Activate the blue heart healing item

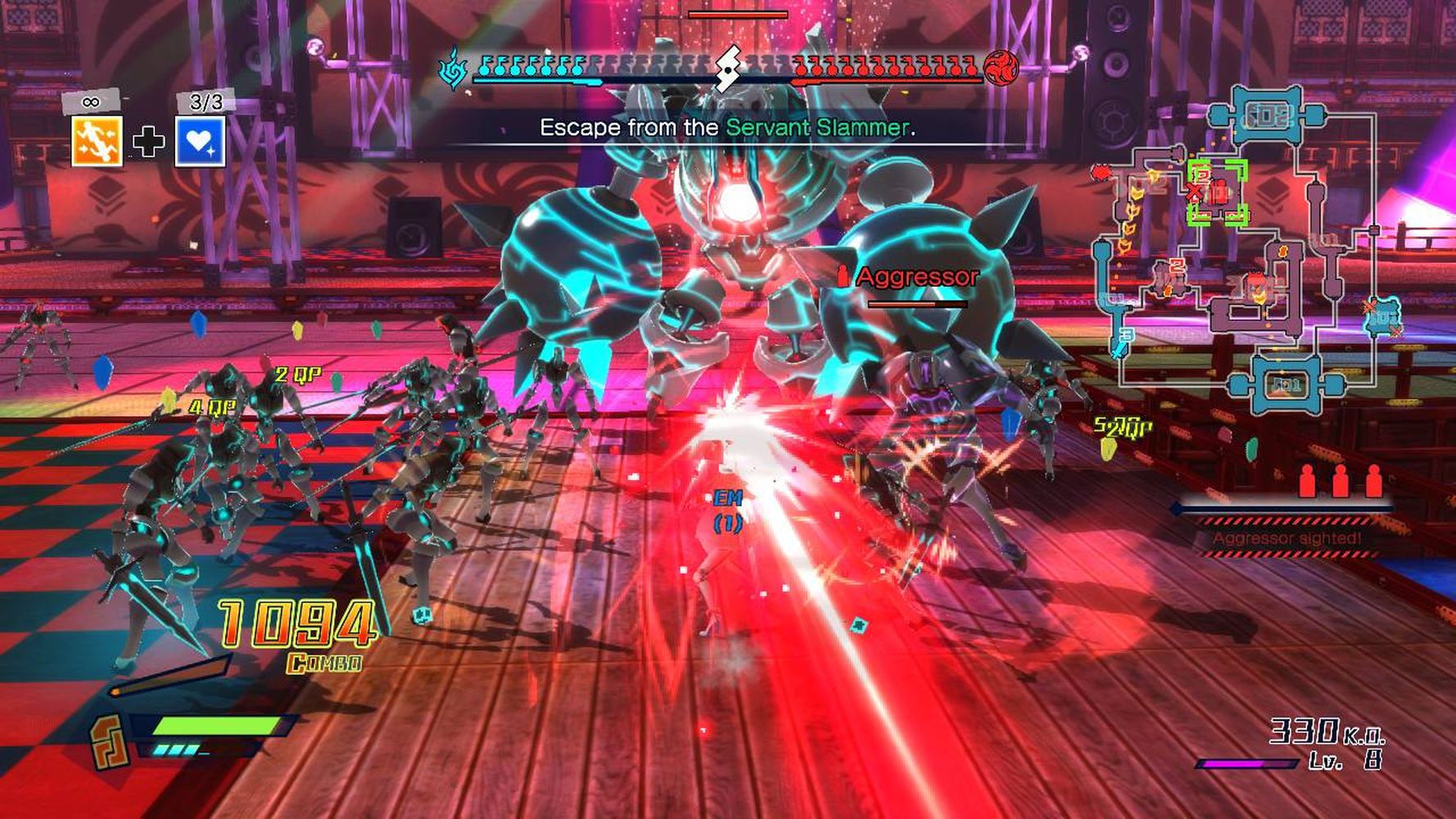point(200,141)
